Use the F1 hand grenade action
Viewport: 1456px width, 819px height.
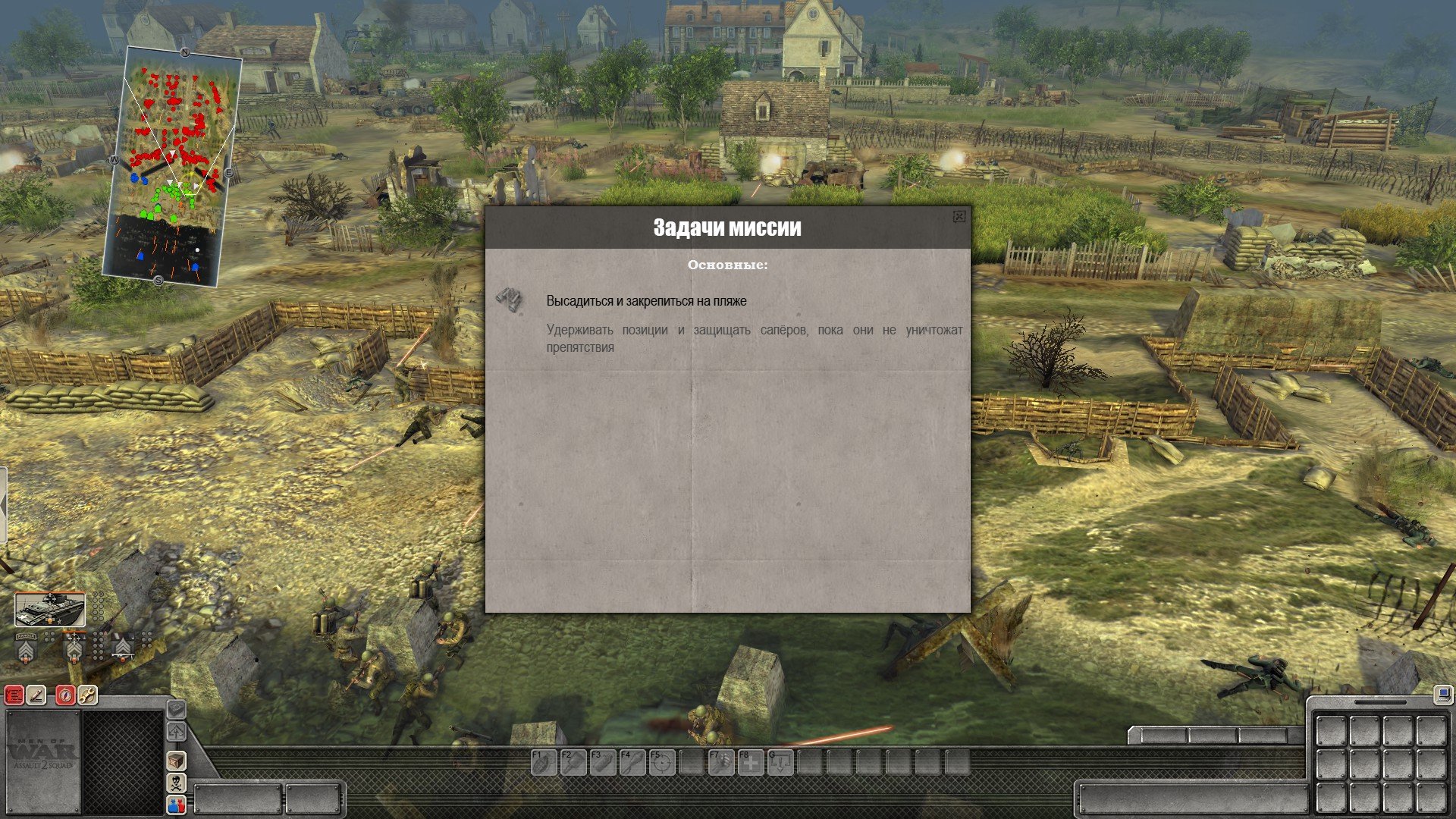(544, 762)
